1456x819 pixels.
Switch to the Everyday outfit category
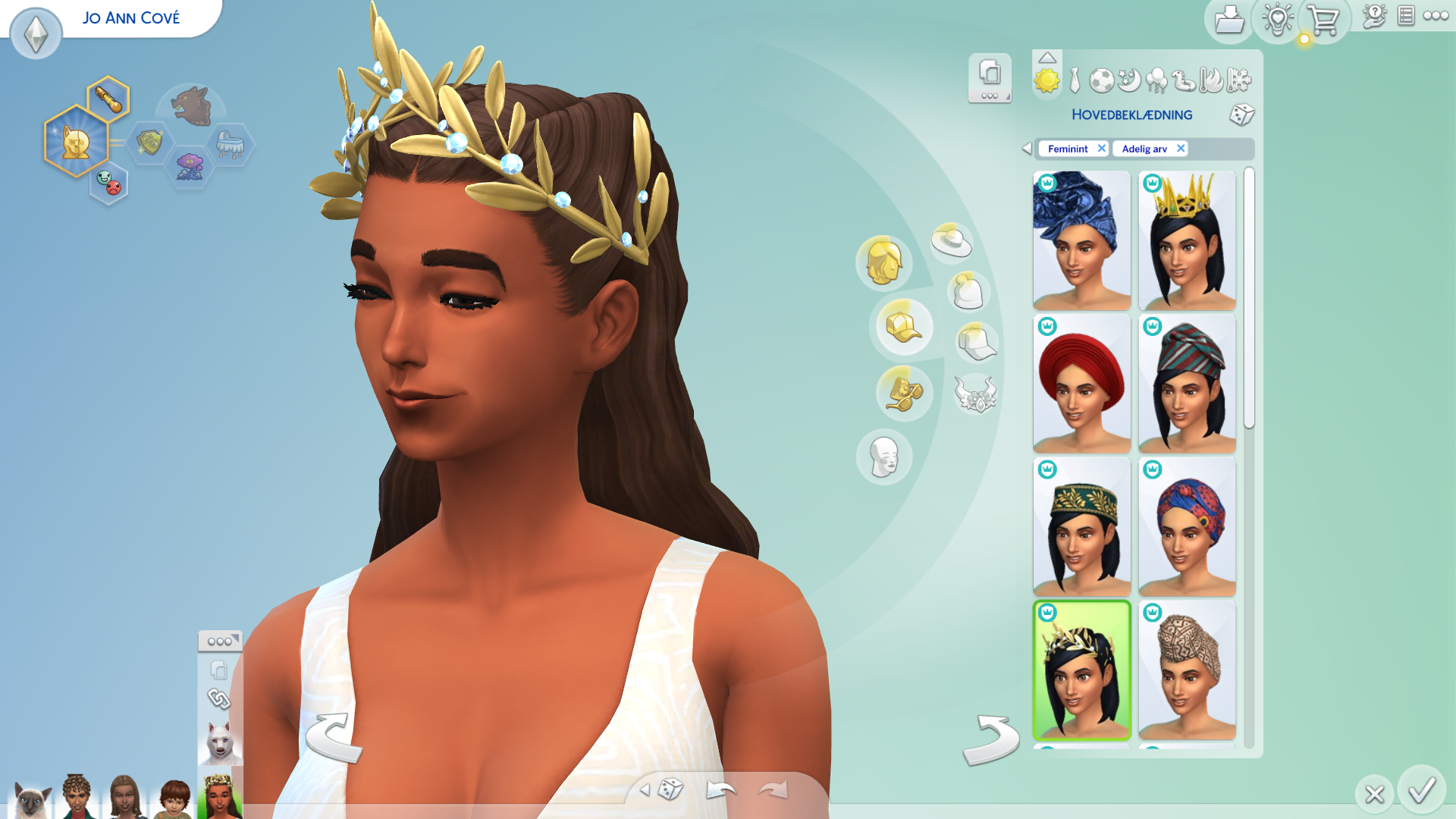pyautogui.click(x=1046, y=80)
